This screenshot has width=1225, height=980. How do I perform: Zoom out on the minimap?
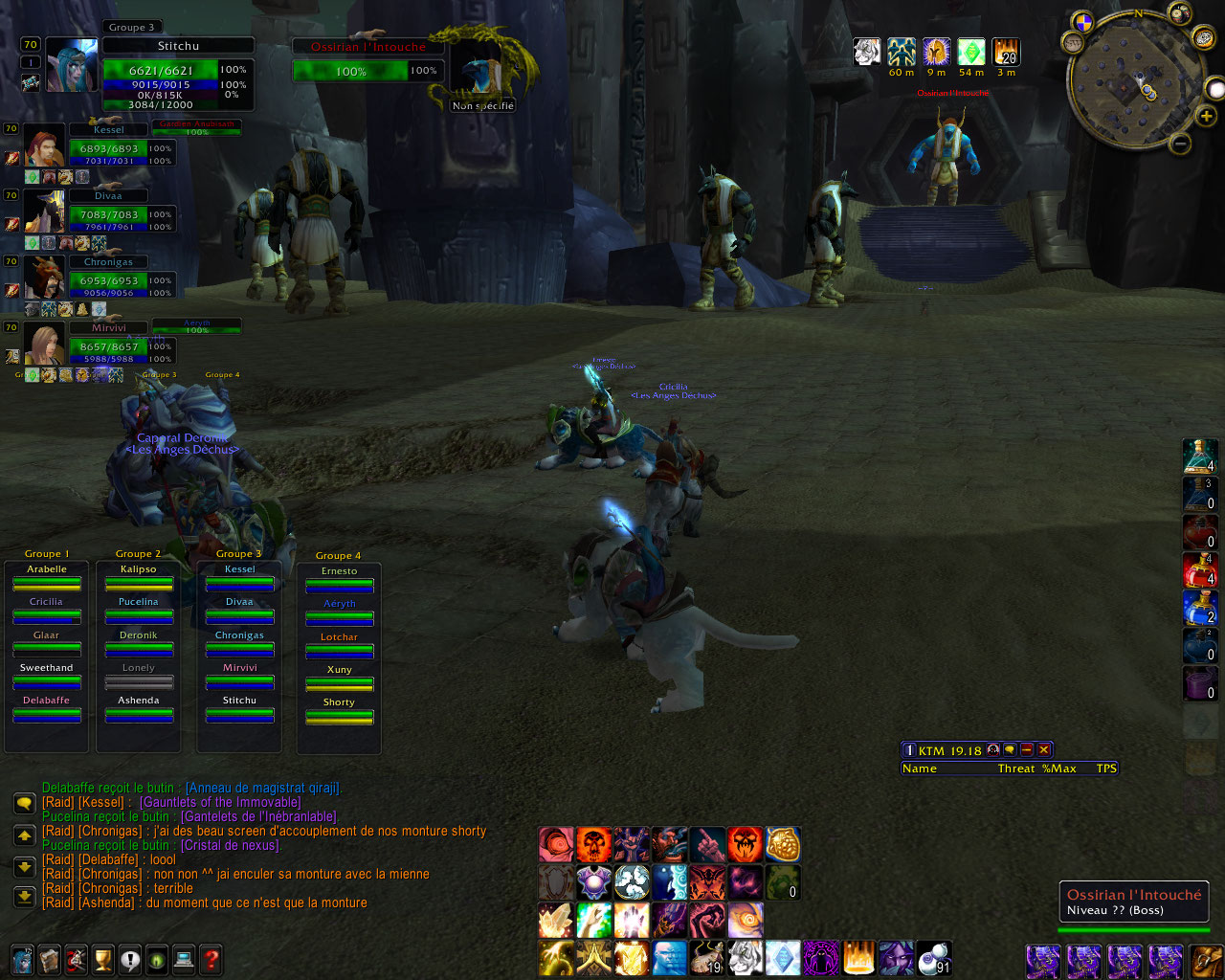point(1180,144)
